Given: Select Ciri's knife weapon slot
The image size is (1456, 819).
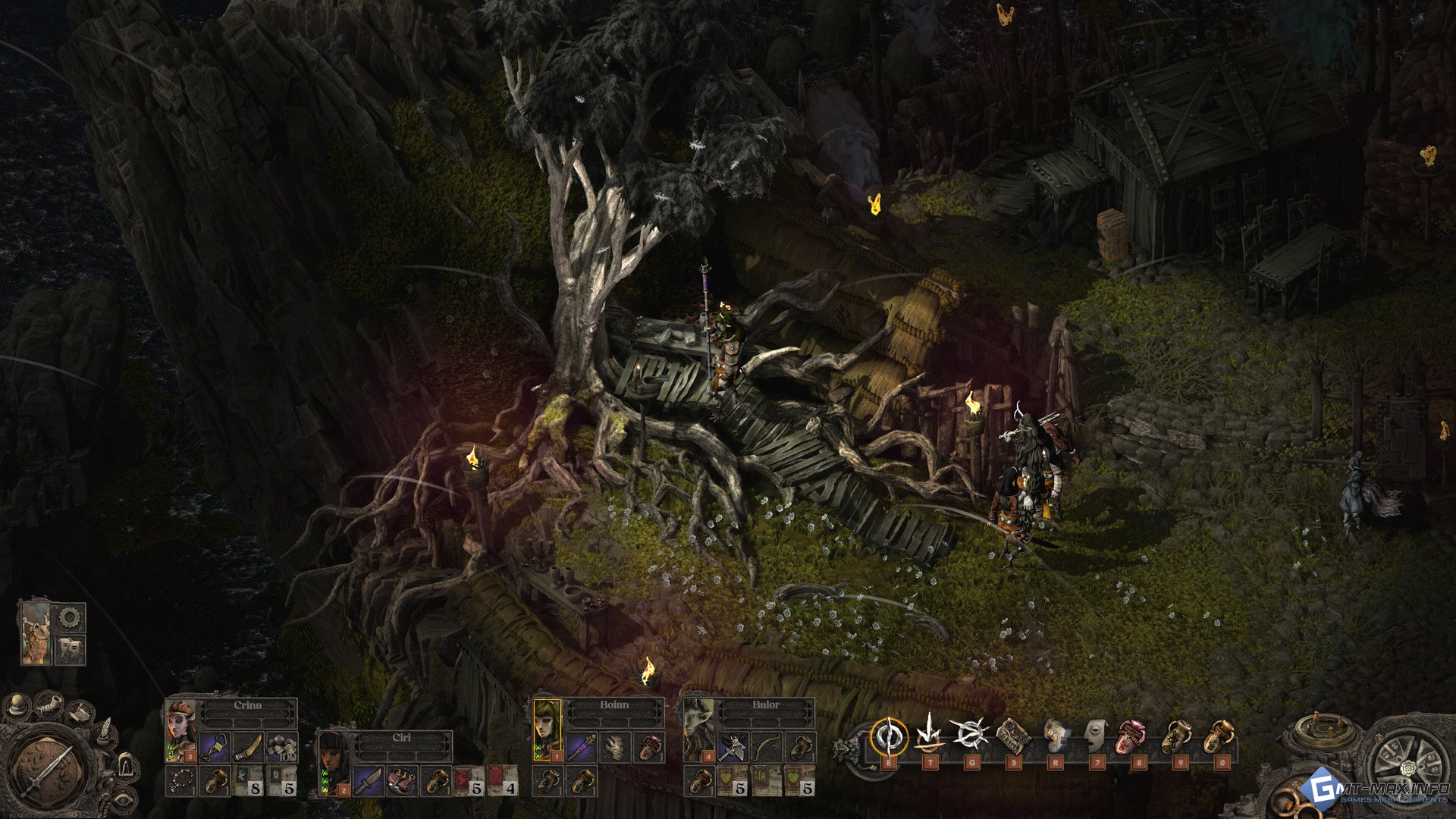Looking at the screenshot, I should [x=367, y=781].
